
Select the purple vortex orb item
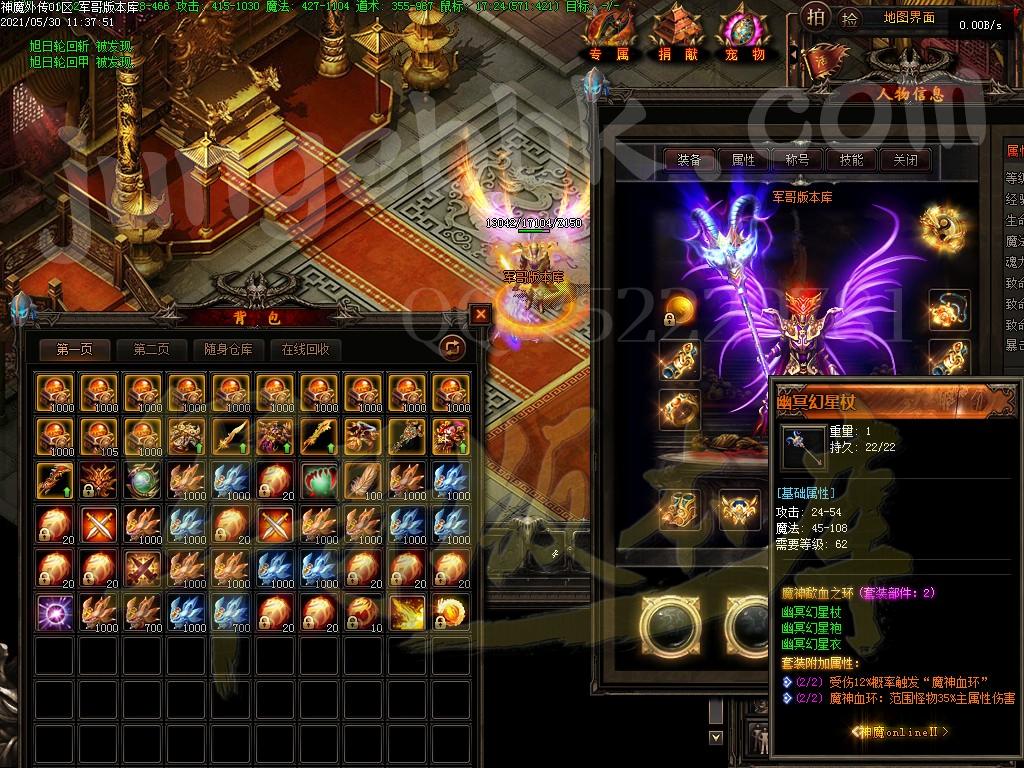point(53,611)
